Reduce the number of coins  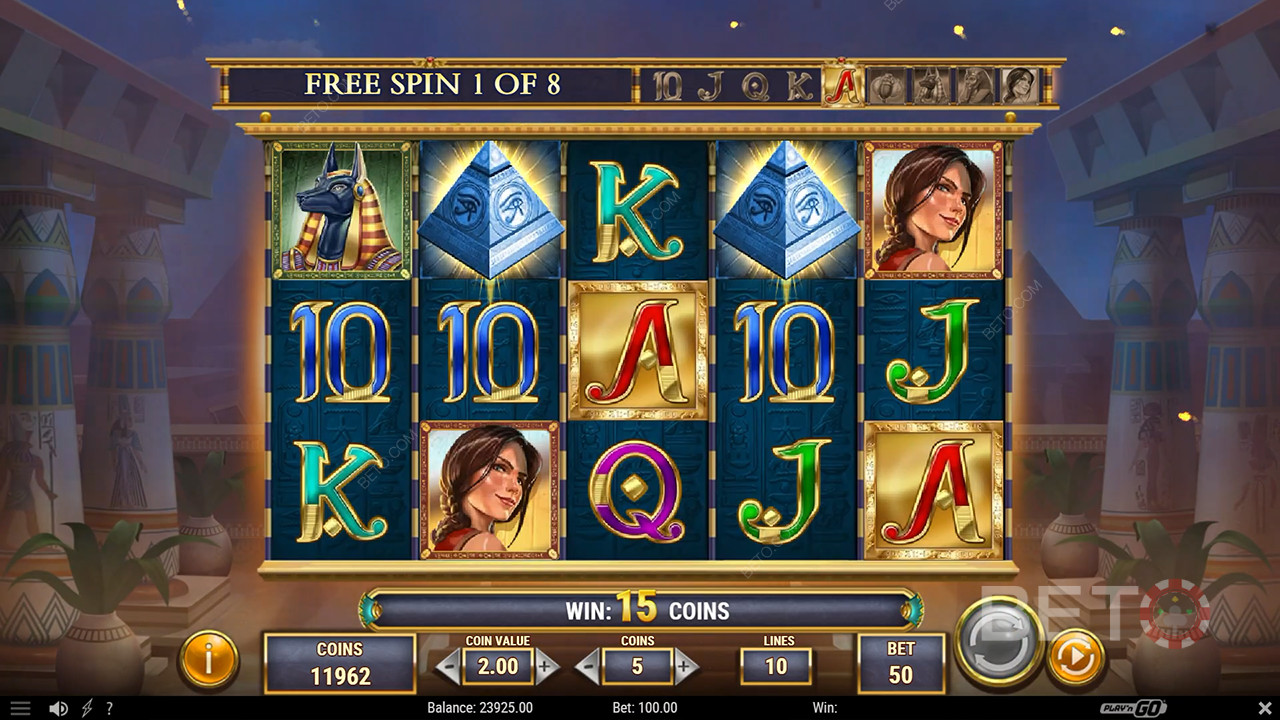click(589, 665)
